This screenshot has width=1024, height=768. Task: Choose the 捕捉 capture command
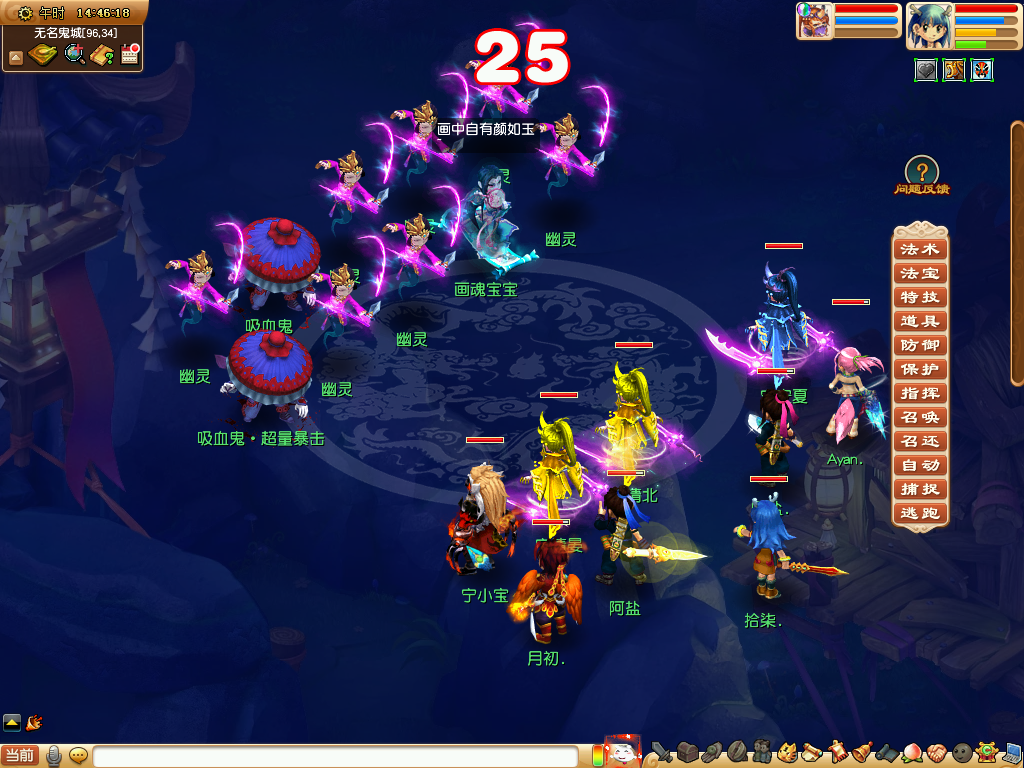click(918, 489)
